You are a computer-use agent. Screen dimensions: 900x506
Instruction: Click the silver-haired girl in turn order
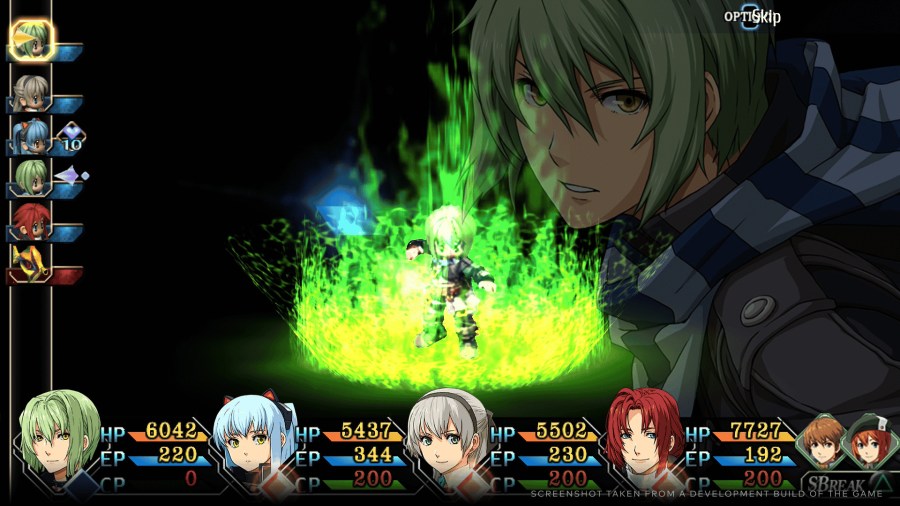(x=30, y=92)
